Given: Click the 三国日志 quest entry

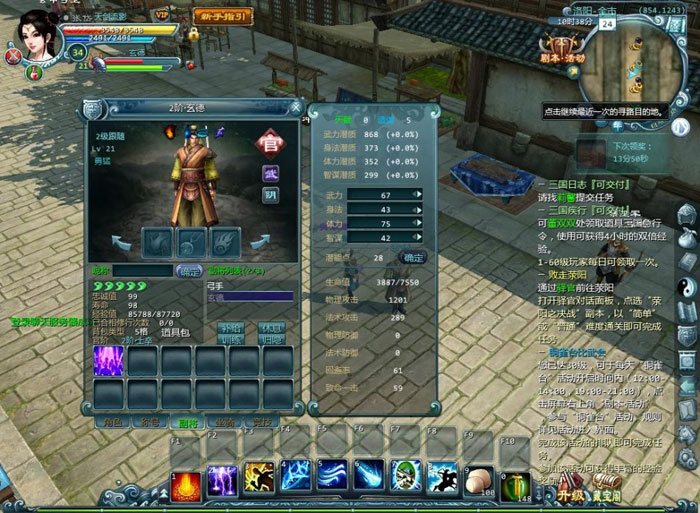Looking at the screenshot, I should point(580,185).
